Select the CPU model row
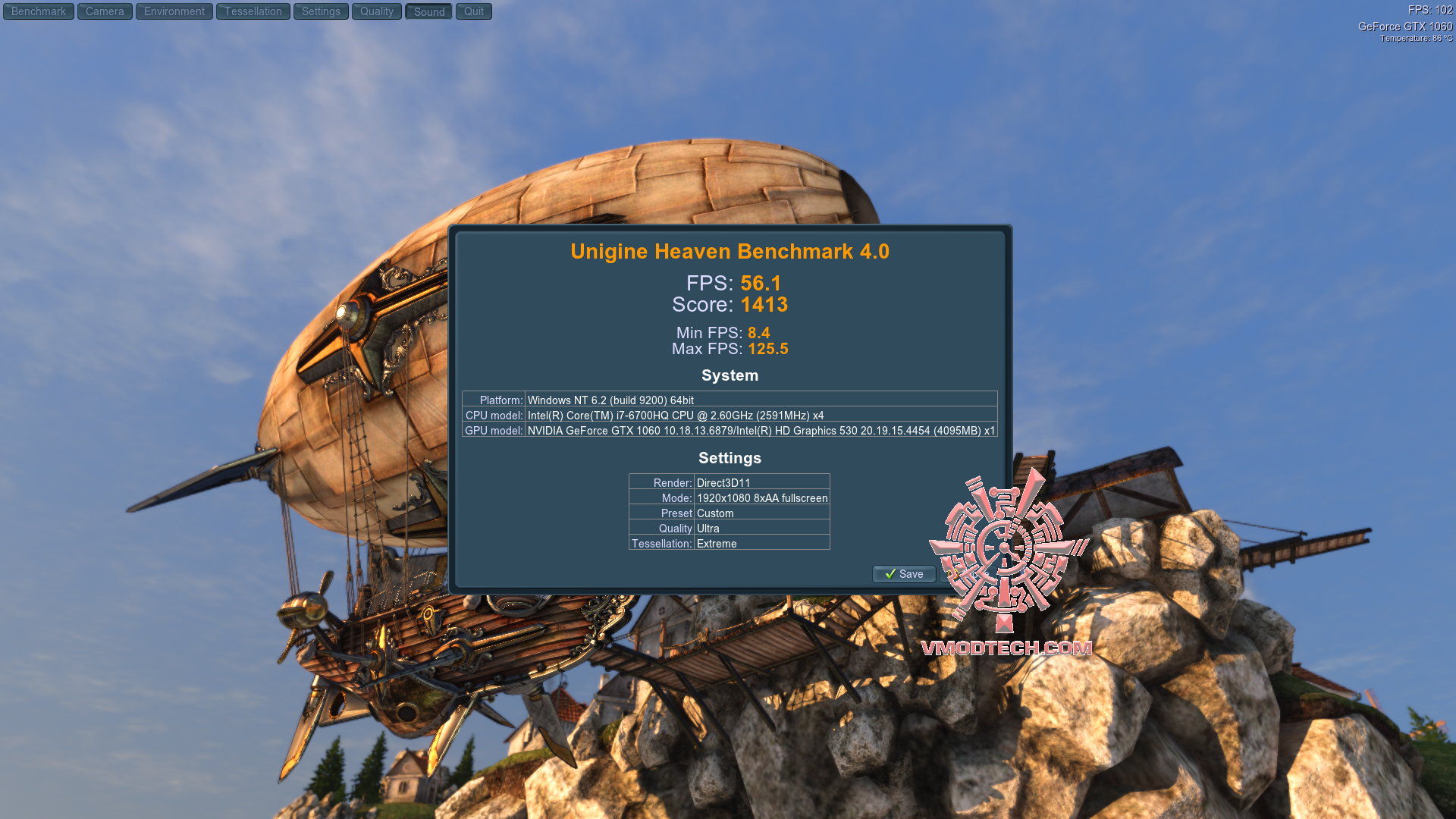 pyautogui.click(x=730, y=416)
